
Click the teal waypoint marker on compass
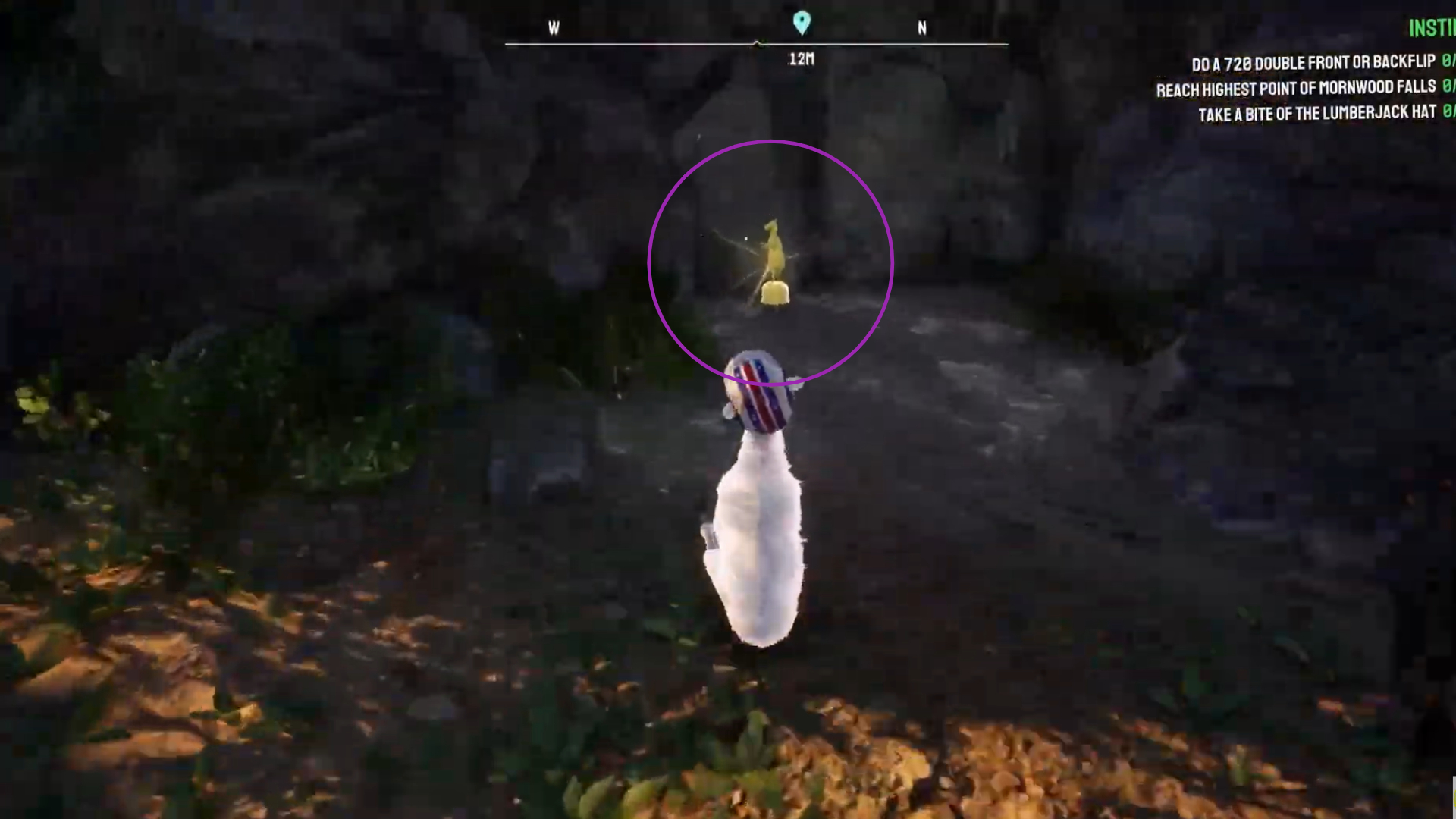coord(800,24)
